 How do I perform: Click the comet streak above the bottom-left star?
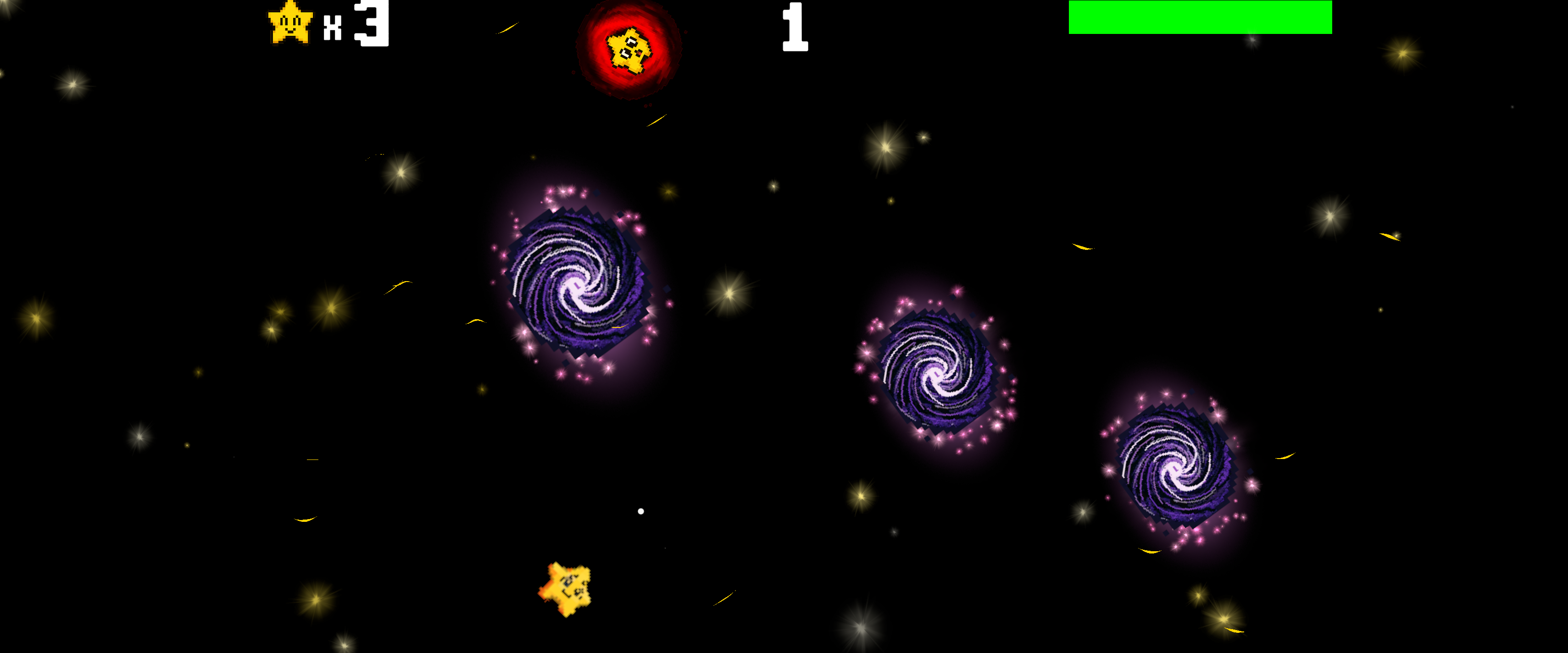pos(304,520)
